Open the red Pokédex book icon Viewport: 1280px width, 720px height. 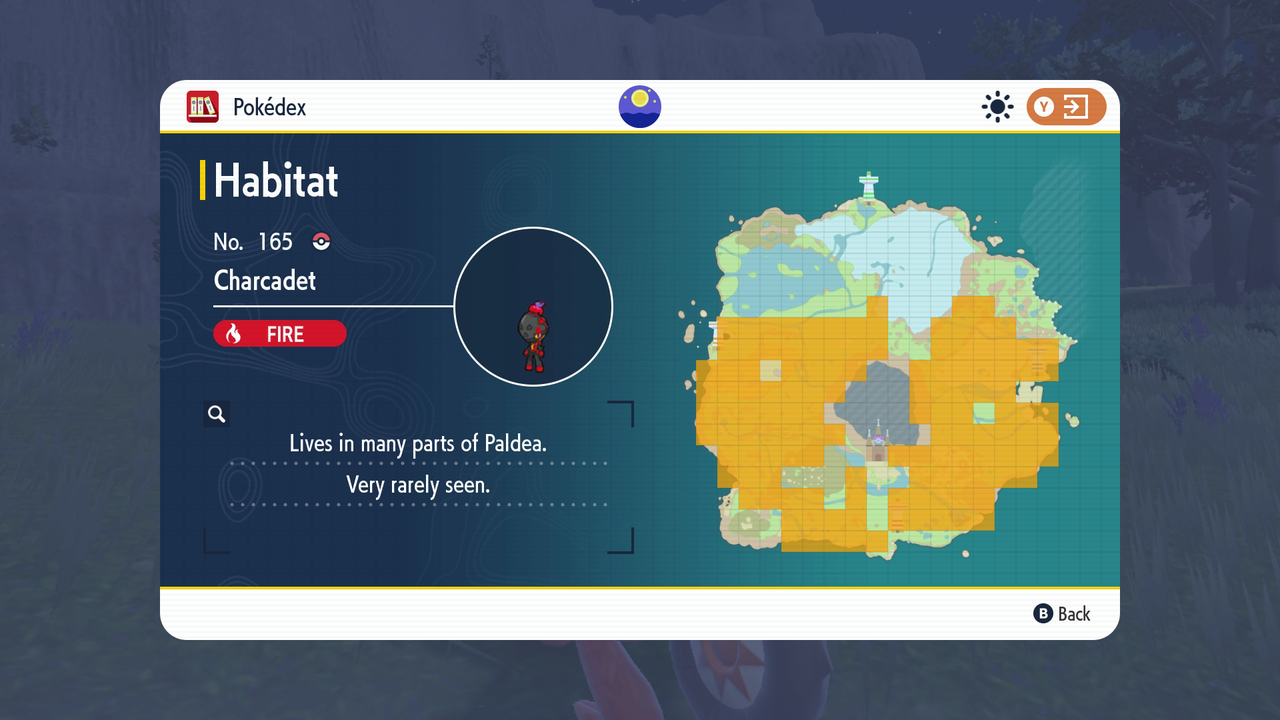202,107
